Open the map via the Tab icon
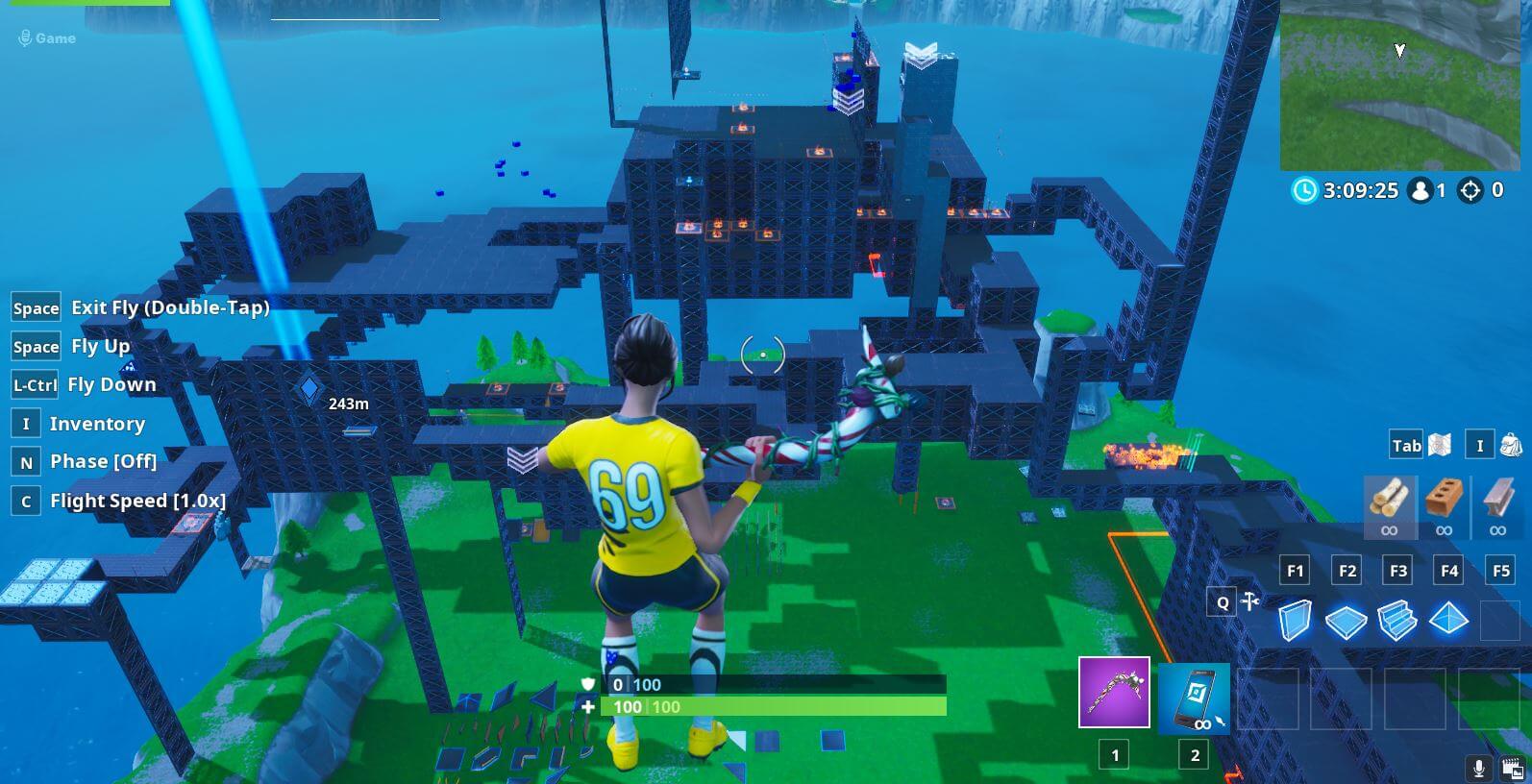 click(1405, 445)
